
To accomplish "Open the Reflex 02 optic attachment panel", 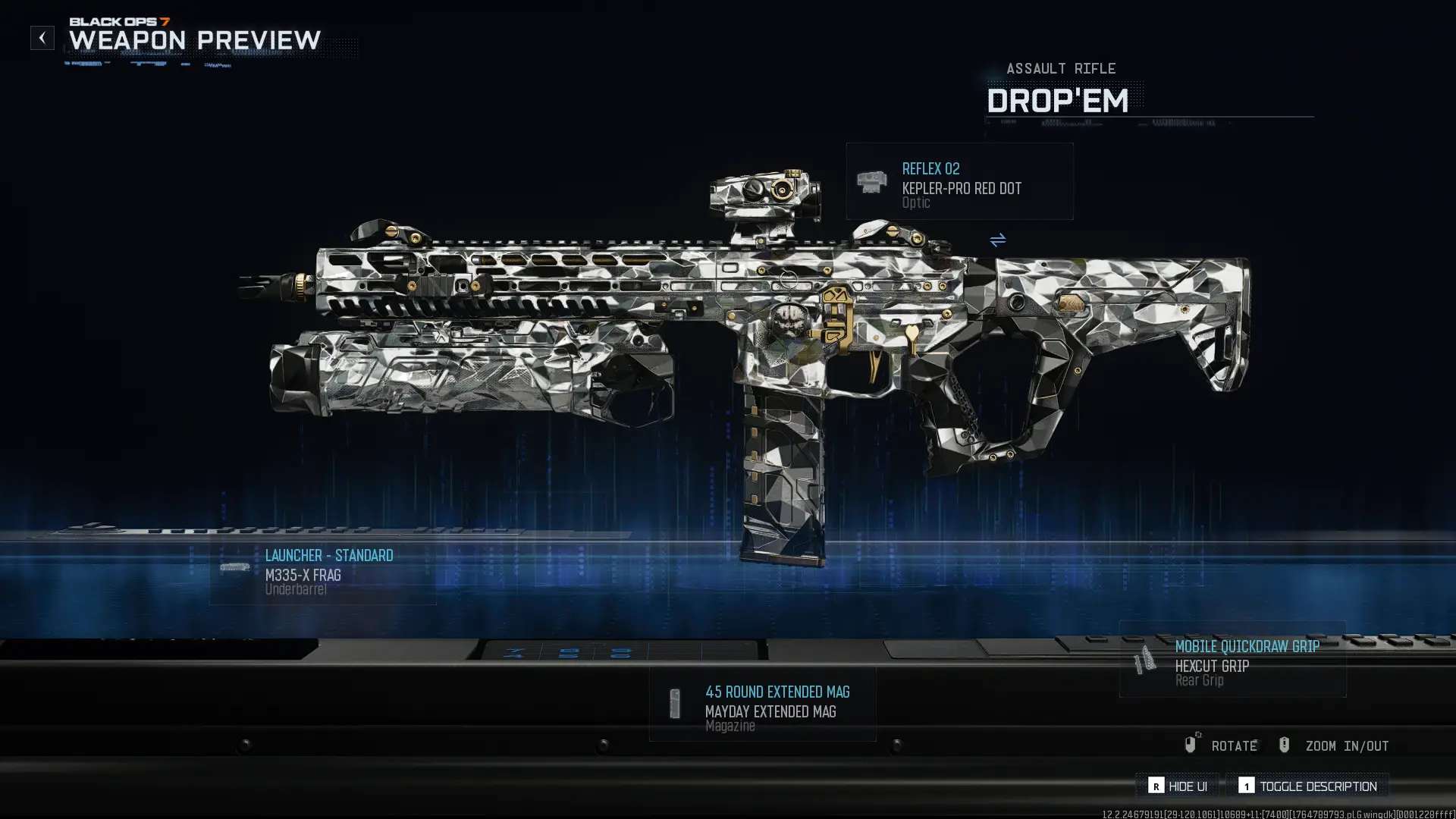I will click(x=959, y=180).
